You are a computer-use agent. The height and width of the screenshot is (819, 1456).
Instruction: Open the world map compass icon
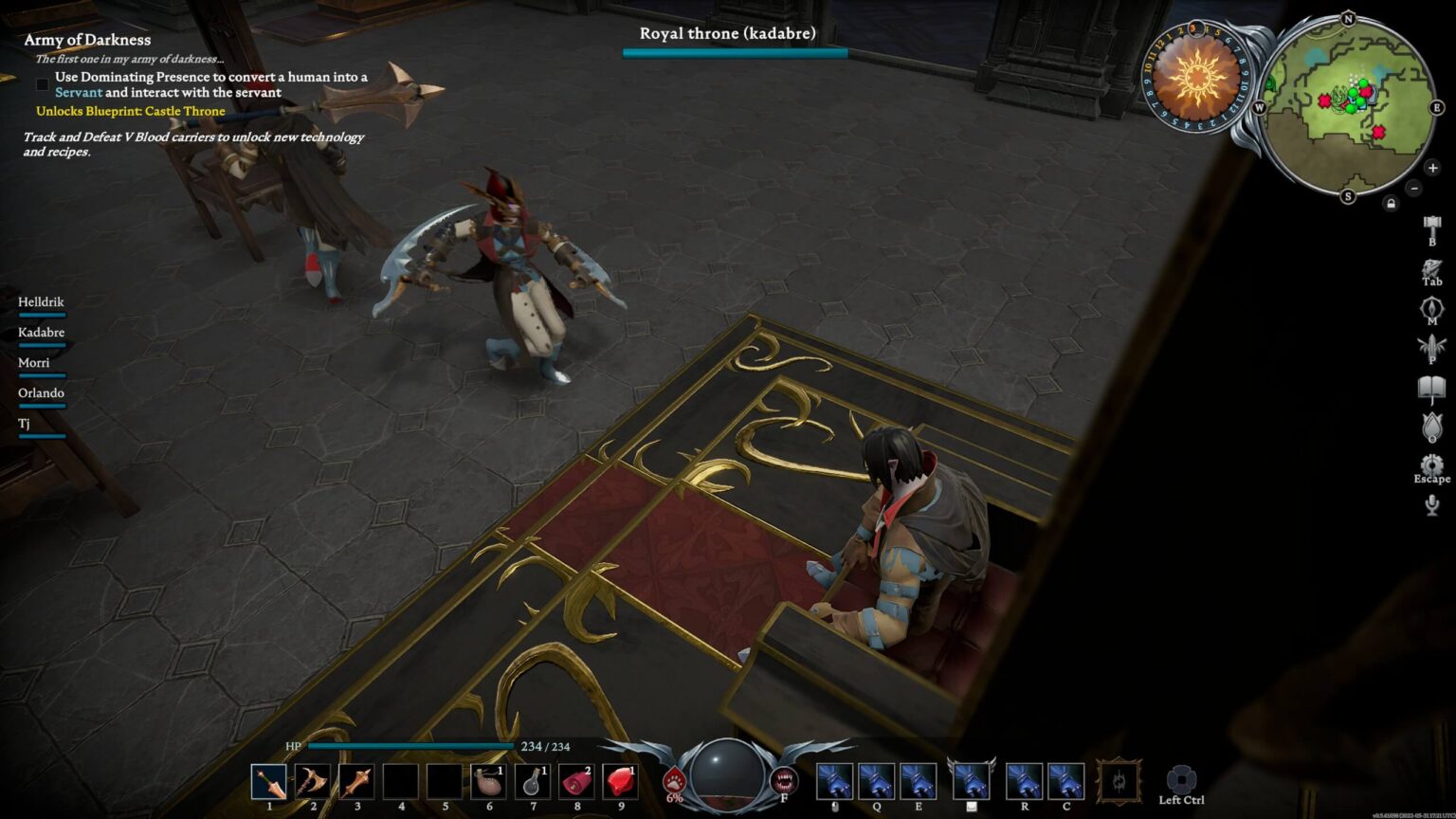(1431, 308)
